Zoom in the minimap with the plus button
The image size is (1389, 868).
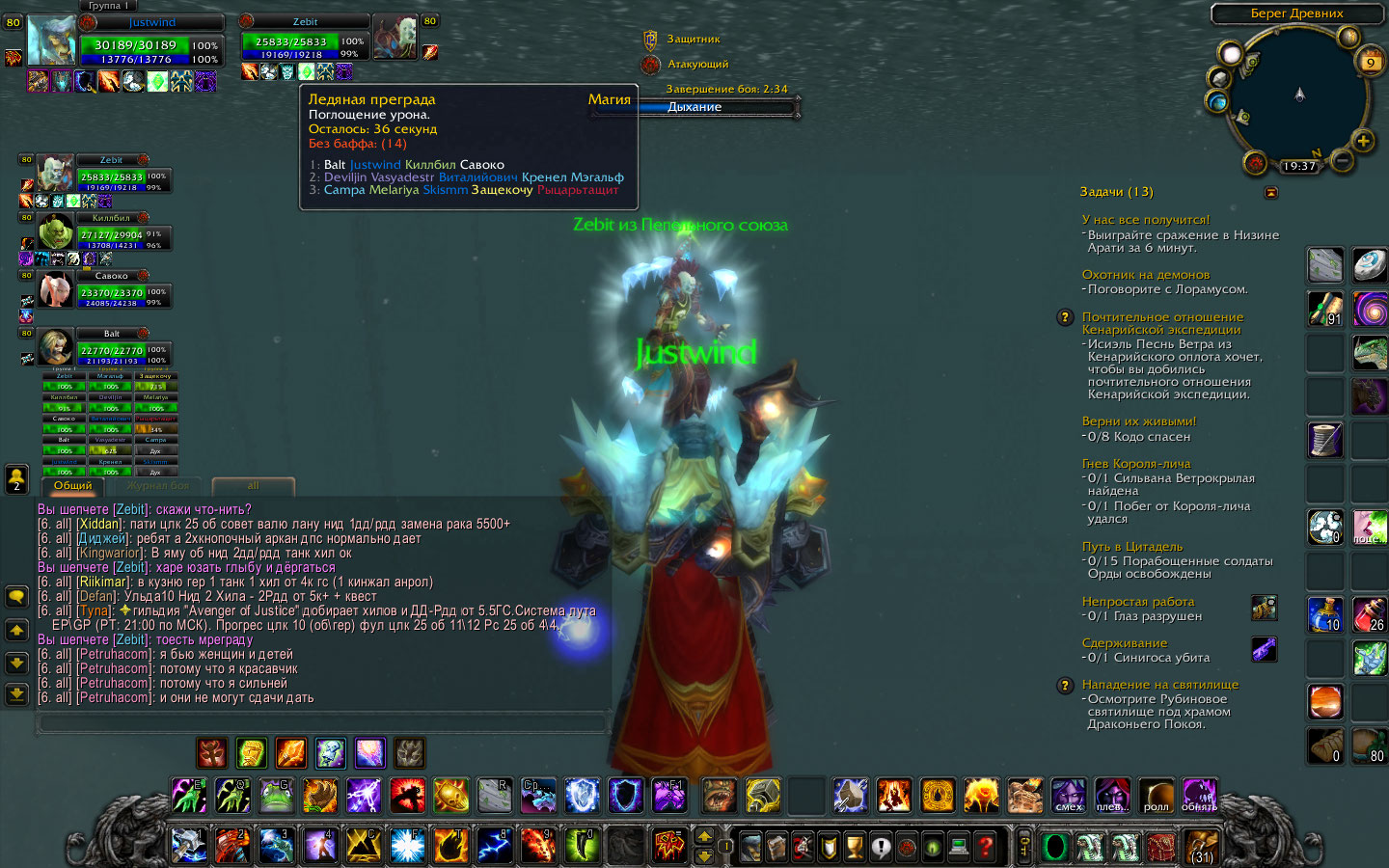coord(1363,141)
